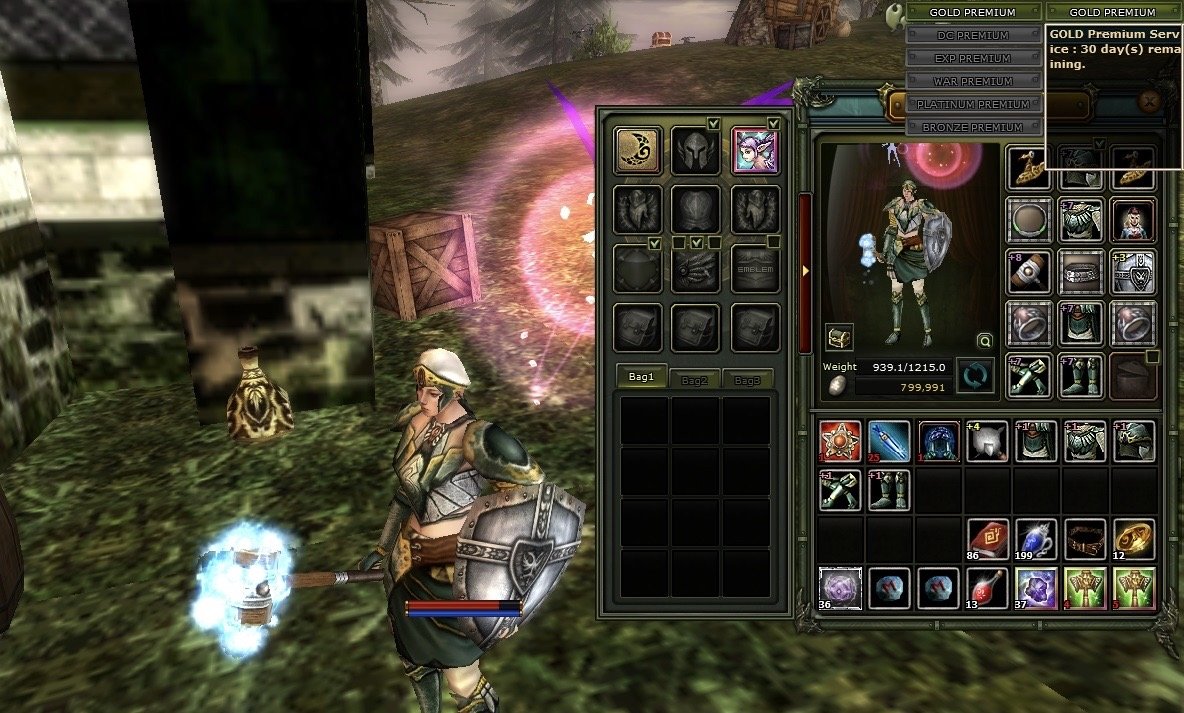This screenshot has width=1184, height=713.
Task: Open the treasure chest icon under the character
Action: click(838, 336)
